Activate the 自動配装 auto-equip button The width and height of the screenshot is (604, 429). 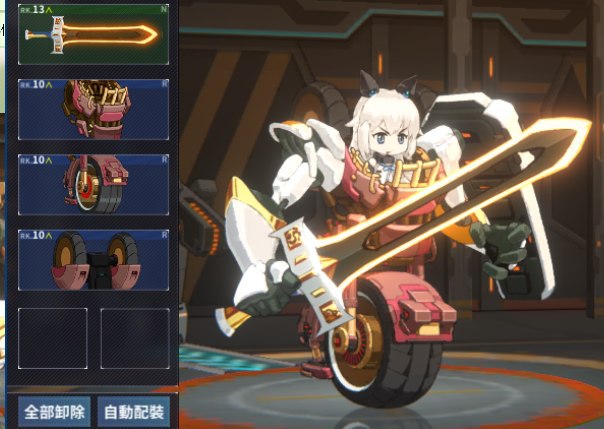(134, 411)
